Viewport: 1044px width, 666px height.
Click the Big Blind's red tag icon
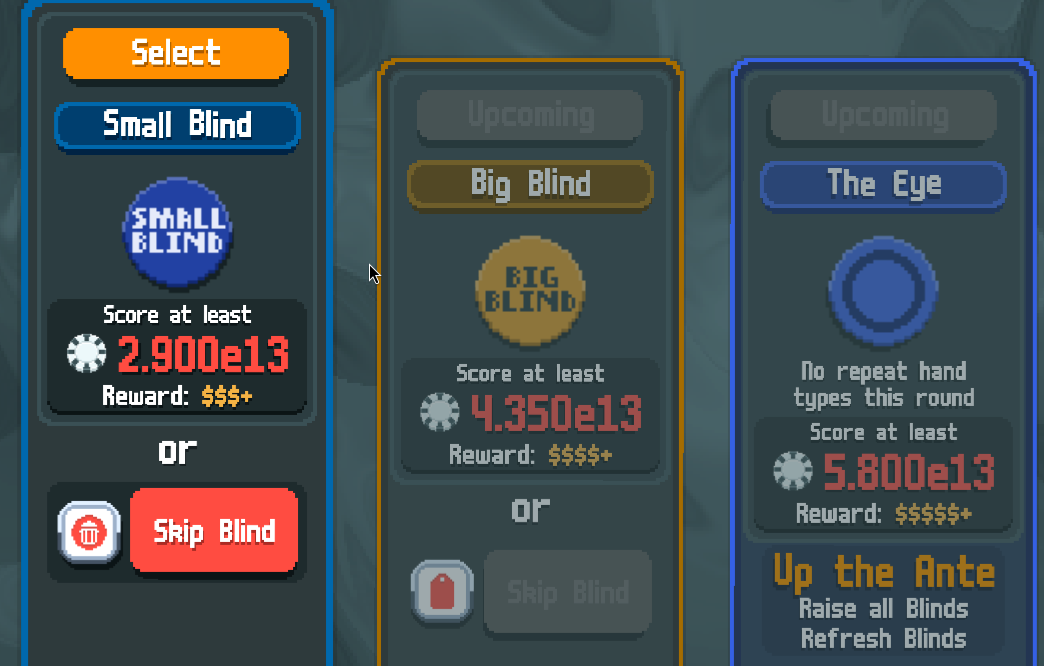(442, 591)
